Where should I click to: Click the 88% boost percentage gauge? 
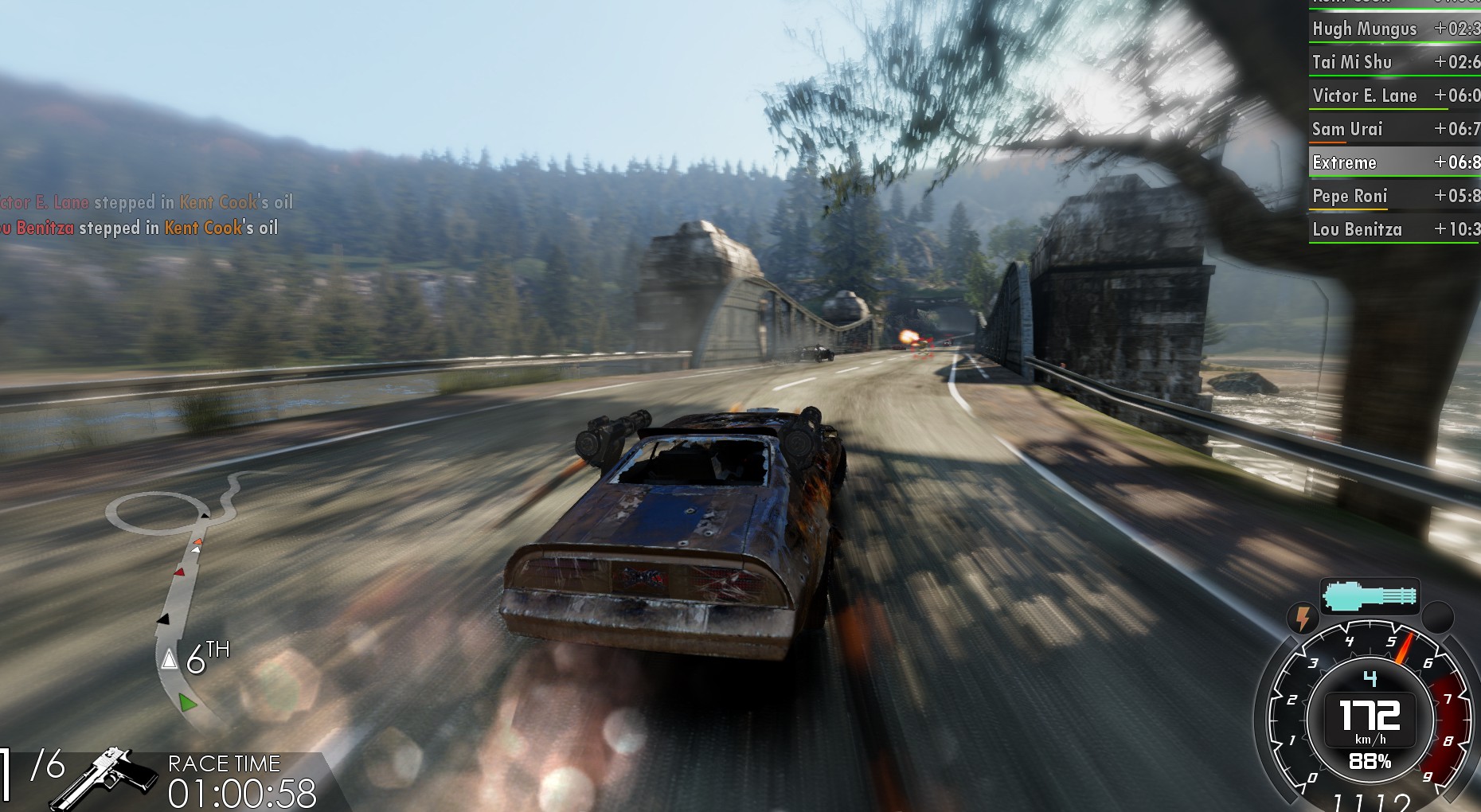1370,763
